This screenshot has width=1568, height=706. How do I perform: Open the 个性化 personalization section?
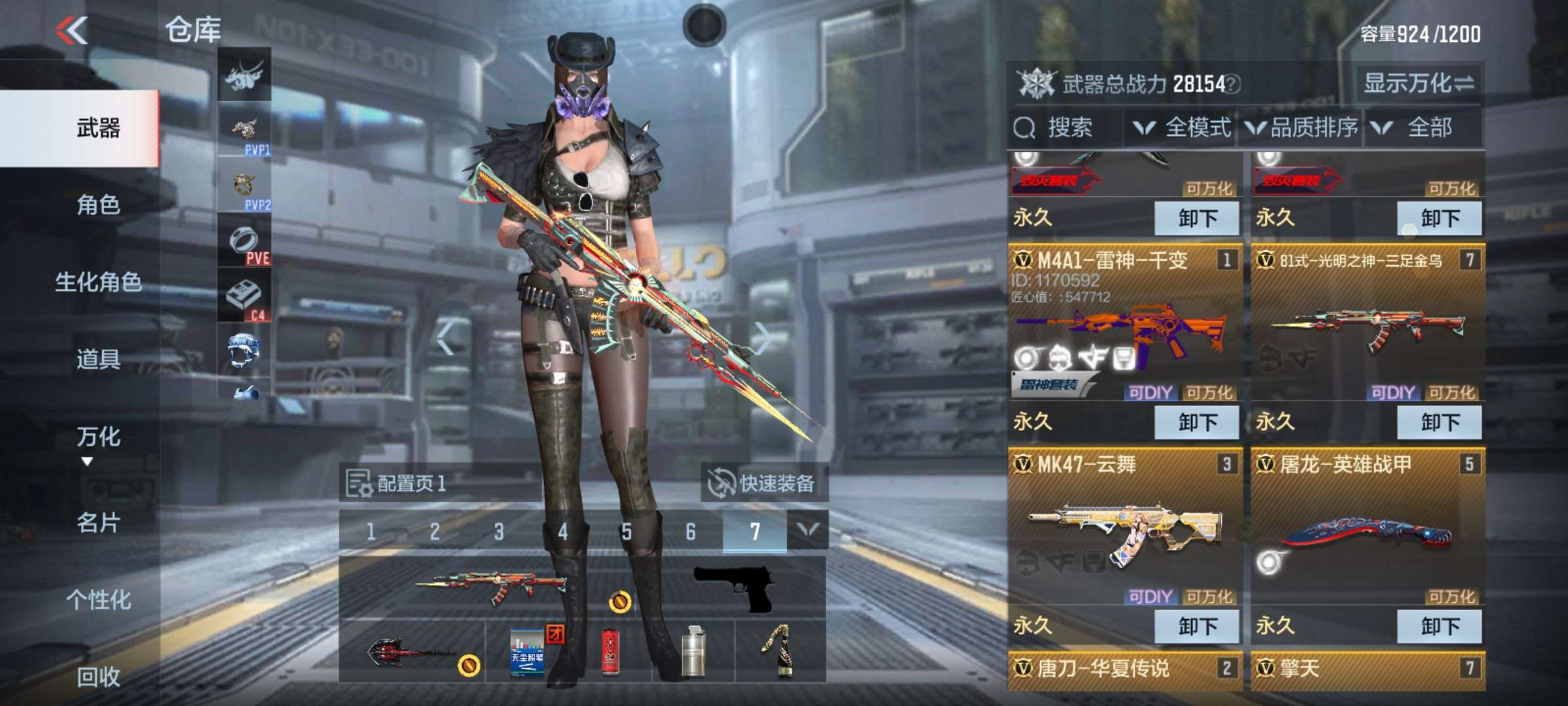(98, 600)
